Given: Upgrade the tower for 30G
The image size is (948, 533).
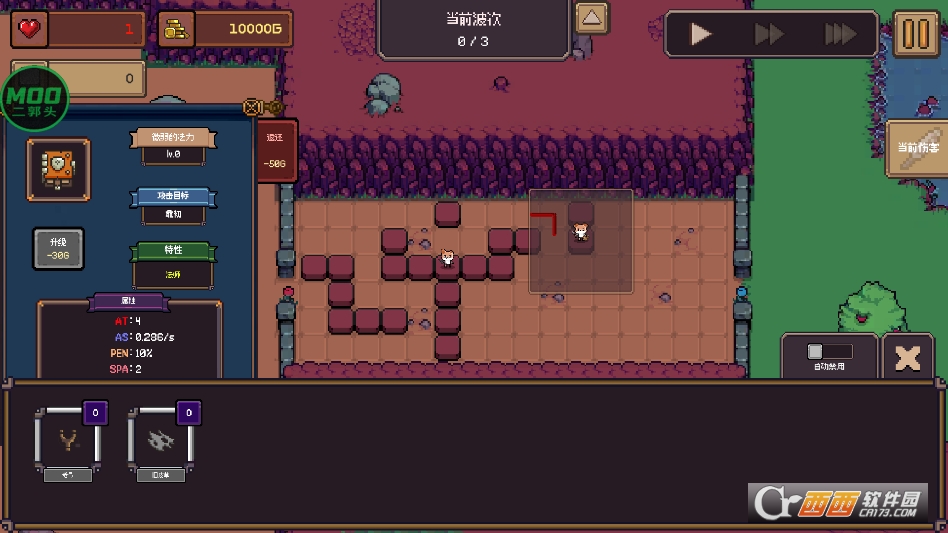Looking at the screenshot, I should 58,249.
